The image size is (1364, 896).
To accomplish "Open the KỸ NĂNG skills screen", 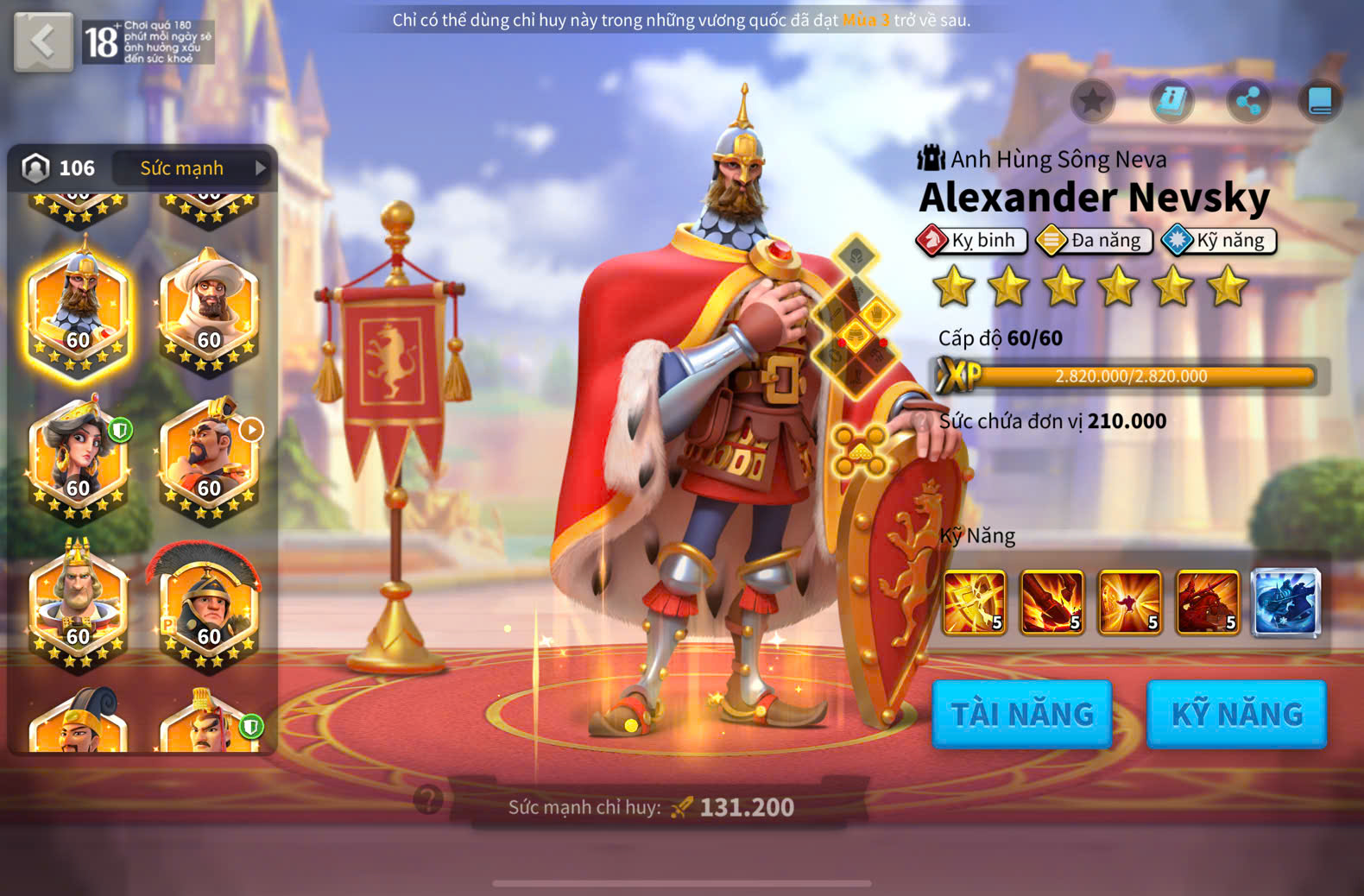I will pyautogui.click(x=1236, y=714).
